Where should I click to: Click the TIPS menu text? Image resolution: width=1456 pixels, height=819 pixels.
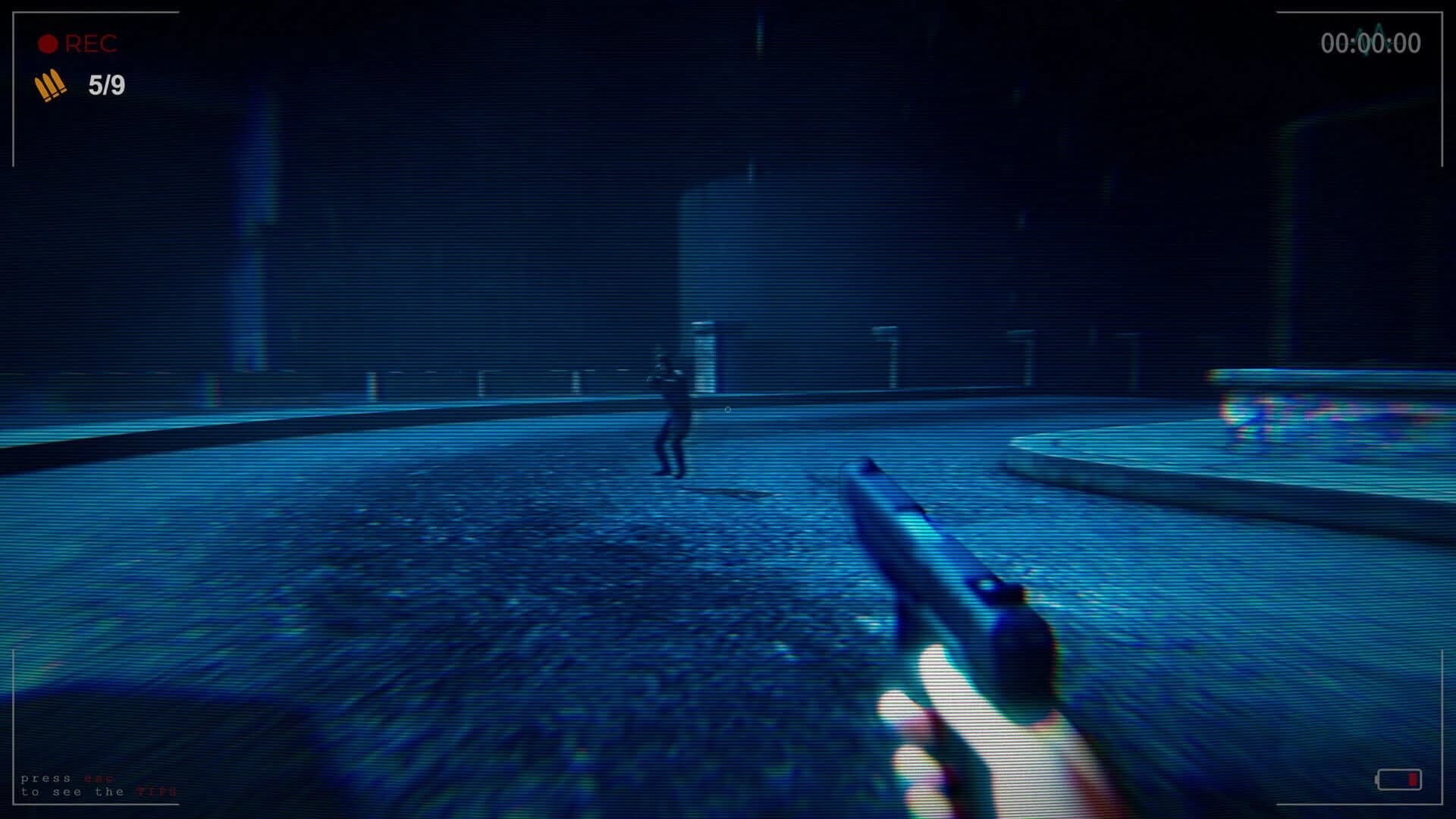156,792
